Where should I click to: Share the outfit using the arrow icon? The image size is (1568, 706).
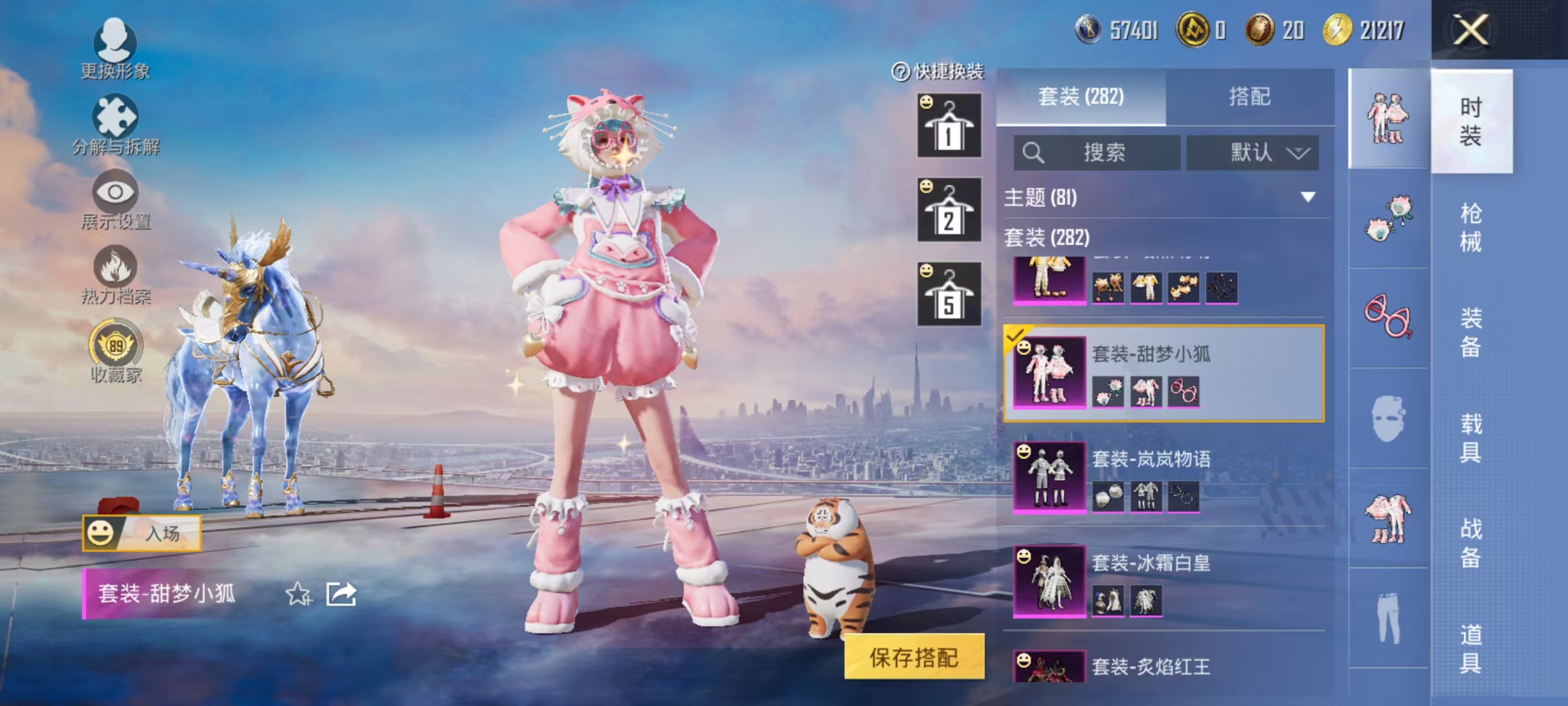pyautogui.click(x=341, y=594)
